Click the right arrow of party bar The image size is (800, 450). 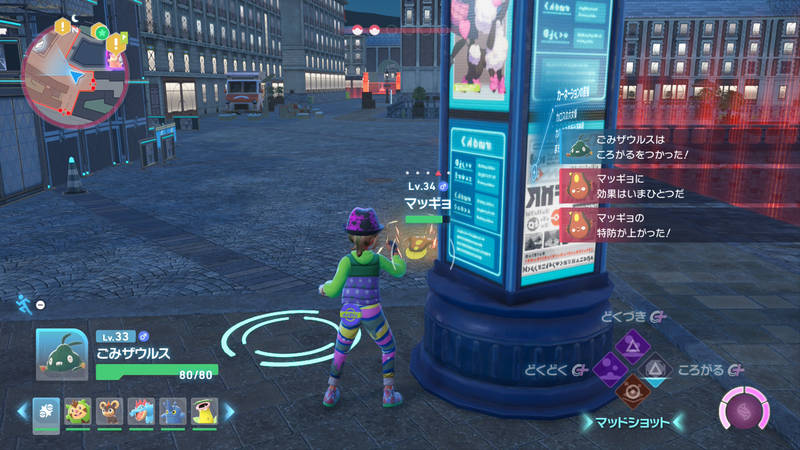tap(229, 411)
